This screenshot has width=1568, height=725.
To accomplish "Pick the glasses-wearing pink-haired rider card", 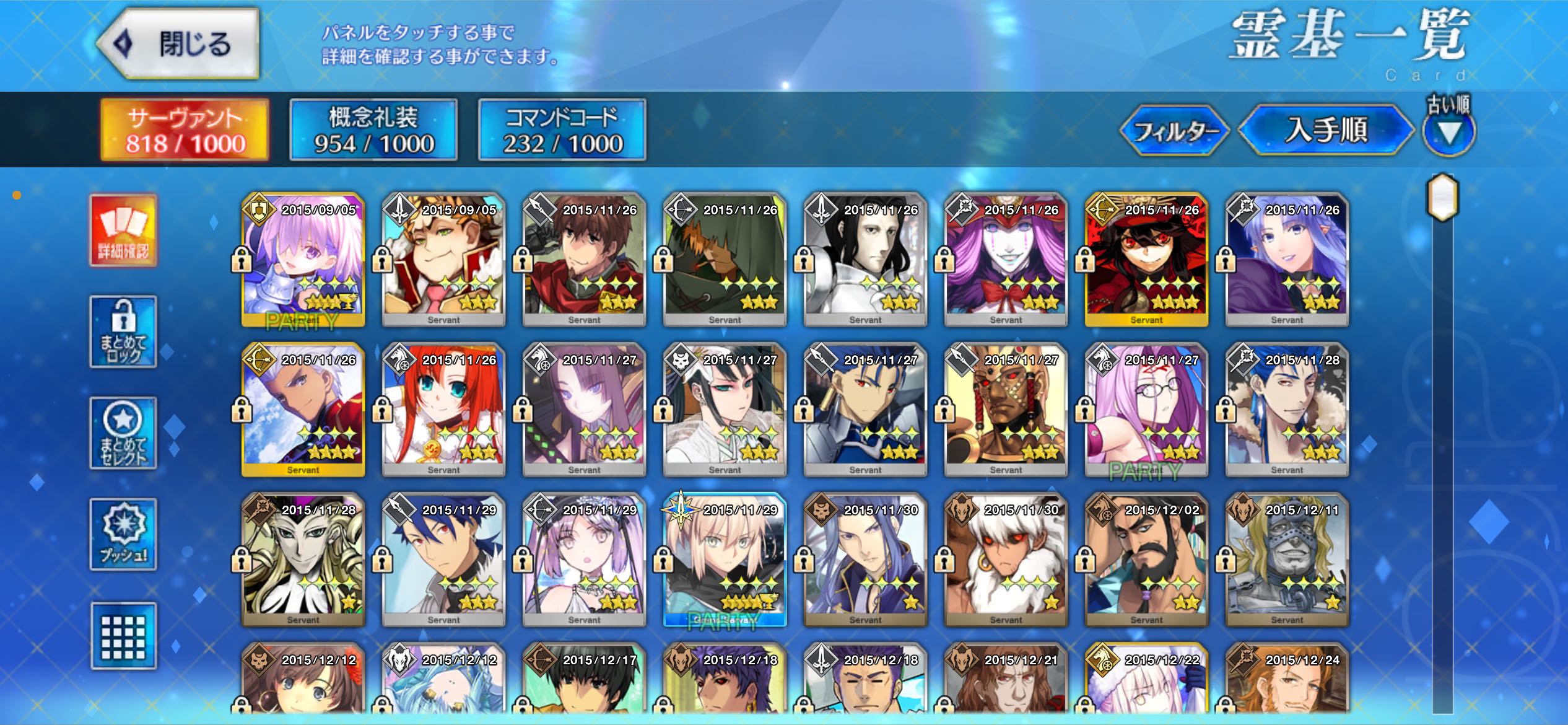I will 1146,410.
